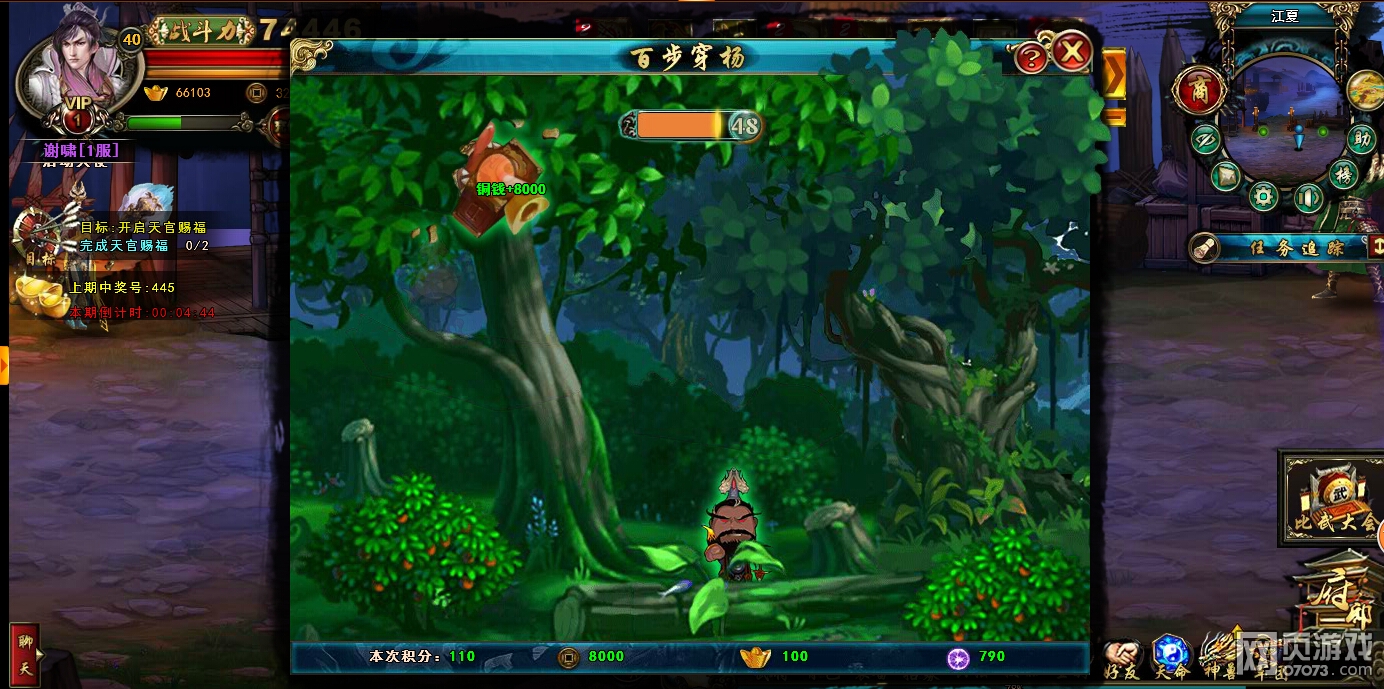Open the world map icon beside minimap

[1364, 90]
